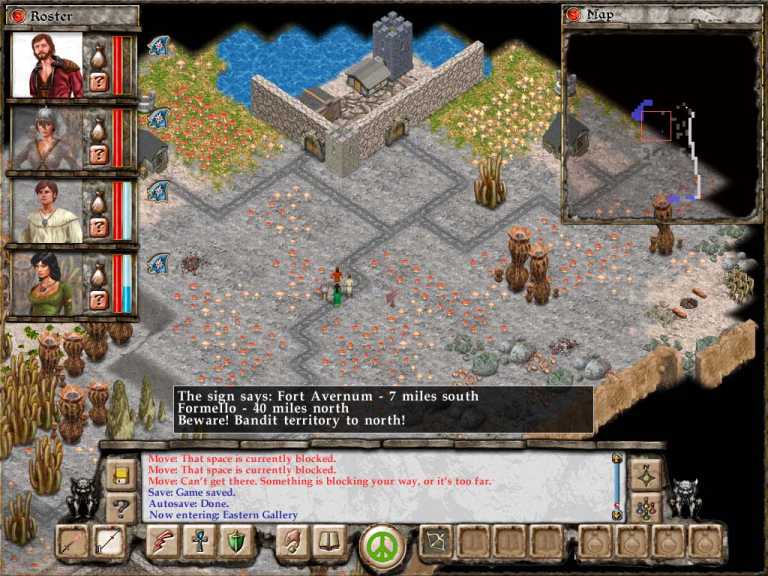Toggle peace mode with the green peace button

(x=381, y=545)
